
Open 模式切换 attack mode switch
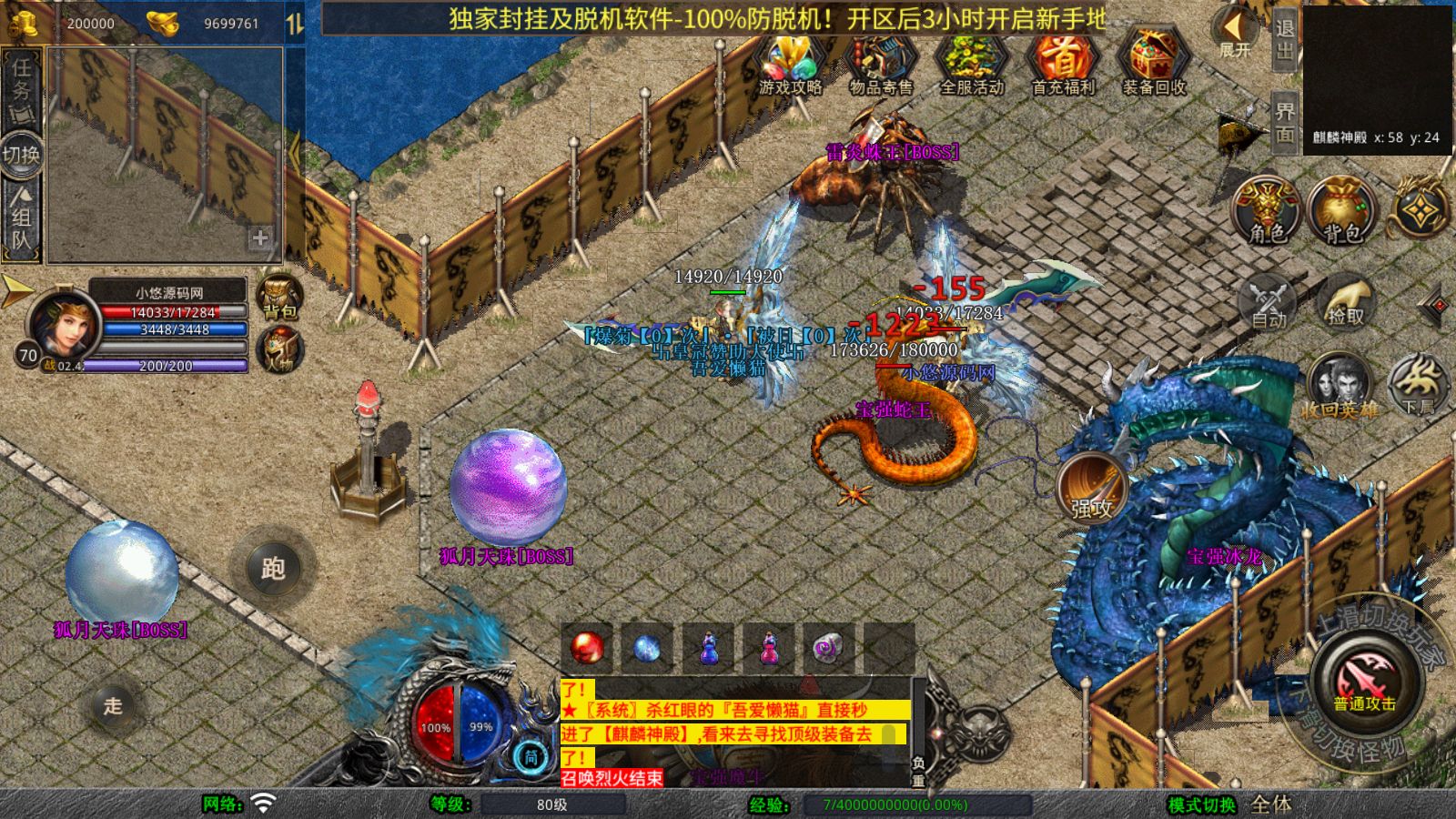tap(1202, 804)
